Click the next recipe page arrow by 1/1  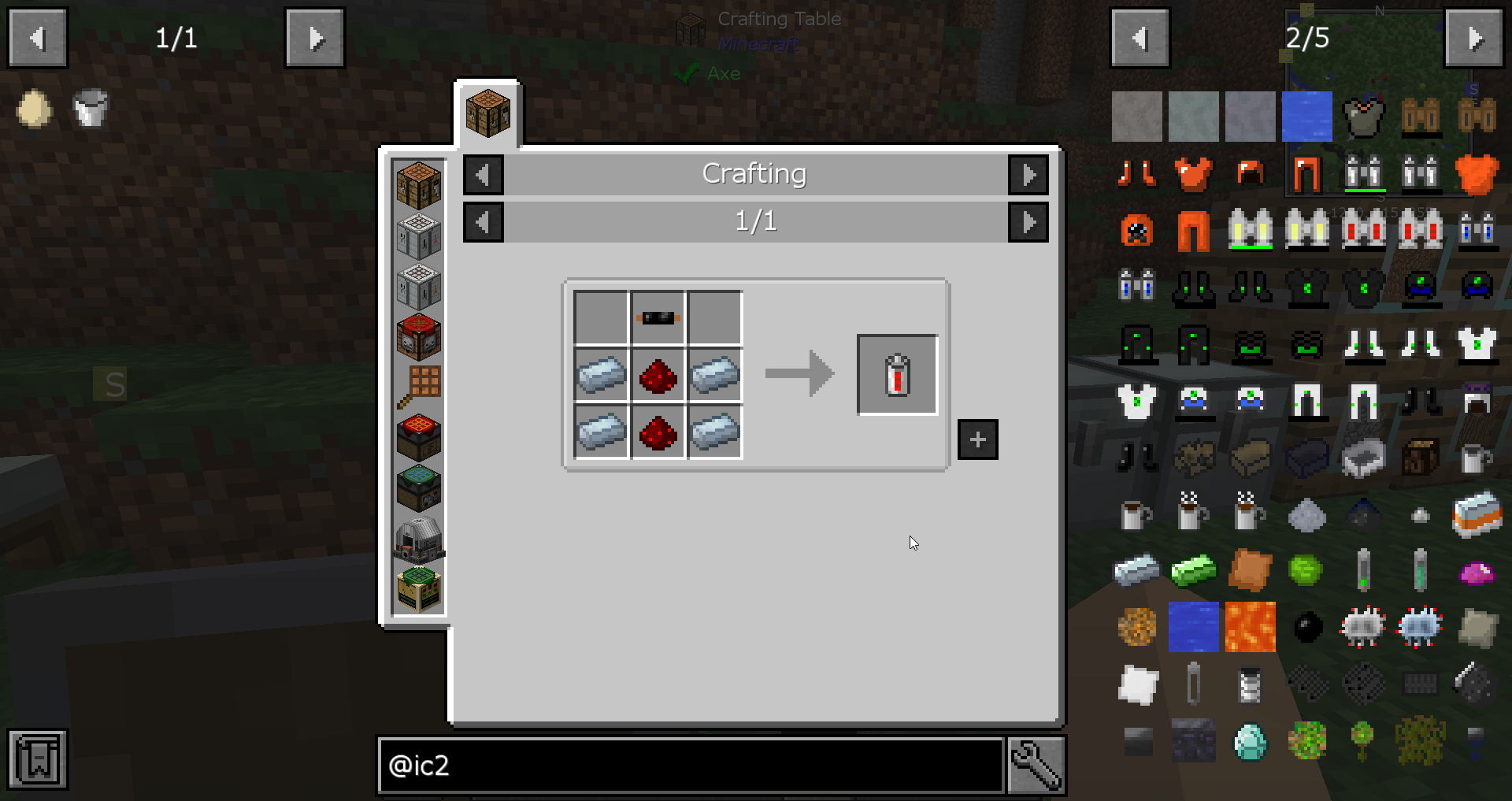1028,222
